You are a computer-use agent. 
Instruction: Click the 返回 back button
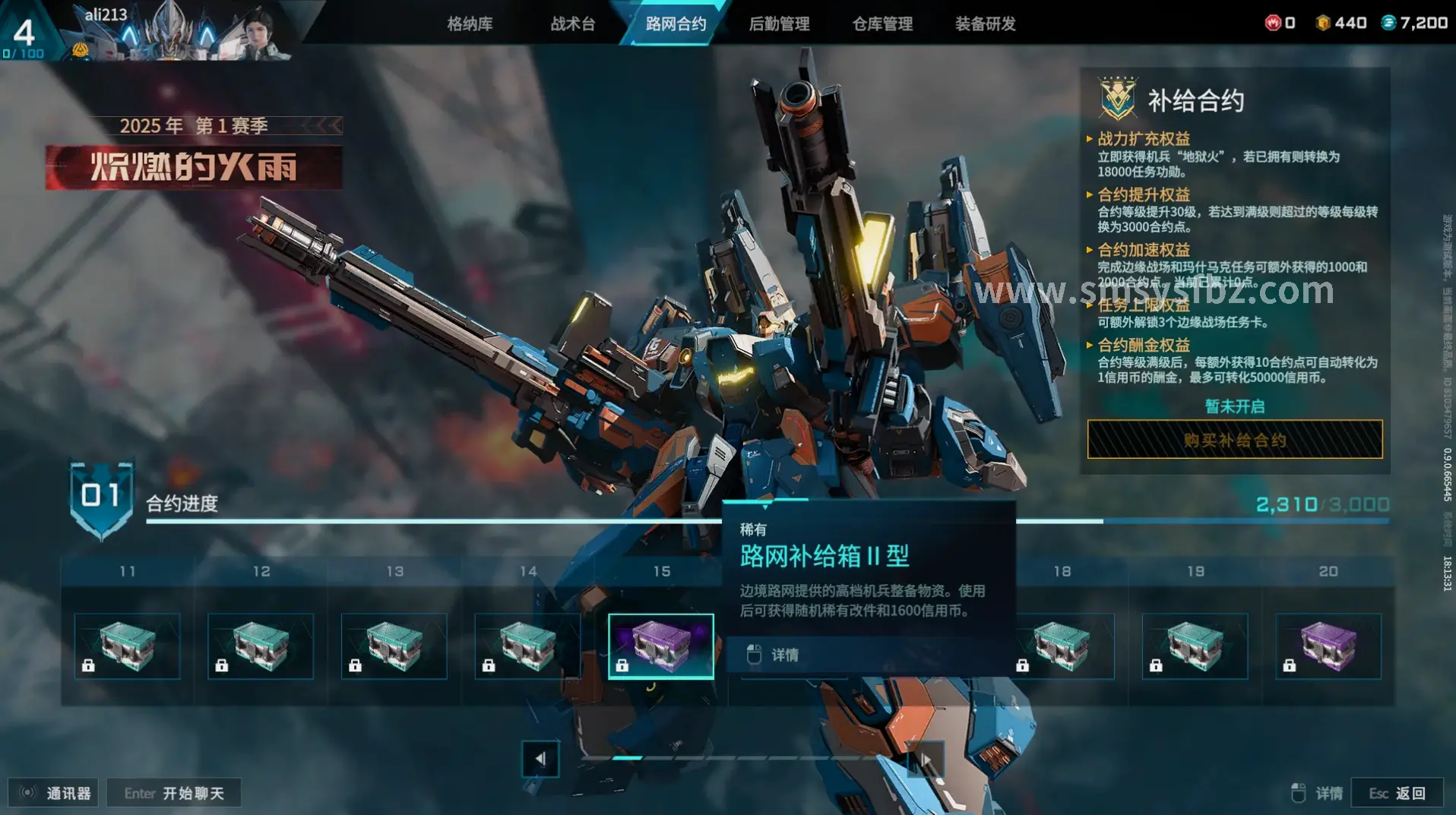click(1397, 793)
